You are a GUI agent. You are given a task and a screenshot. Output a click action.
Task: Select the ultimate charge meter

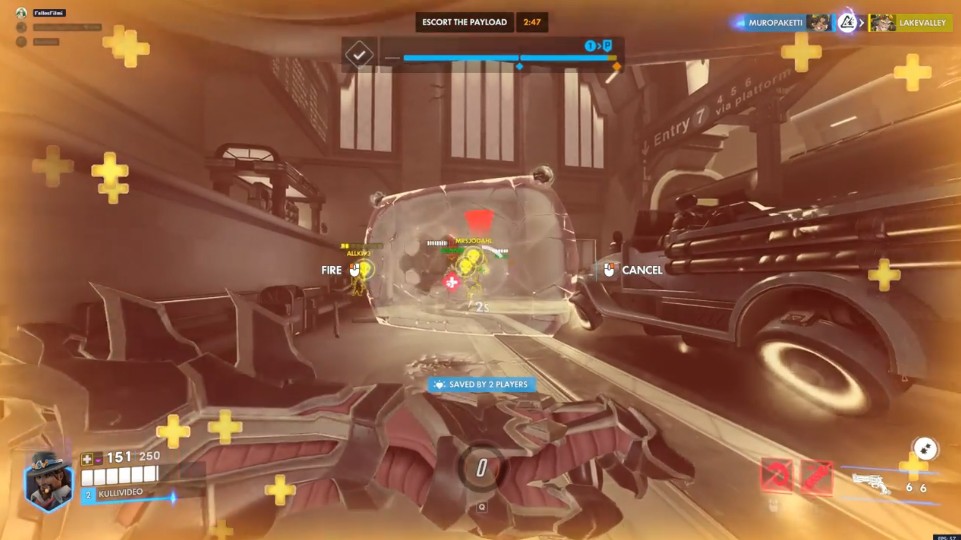pyautogui.click(x=481, y=468)
